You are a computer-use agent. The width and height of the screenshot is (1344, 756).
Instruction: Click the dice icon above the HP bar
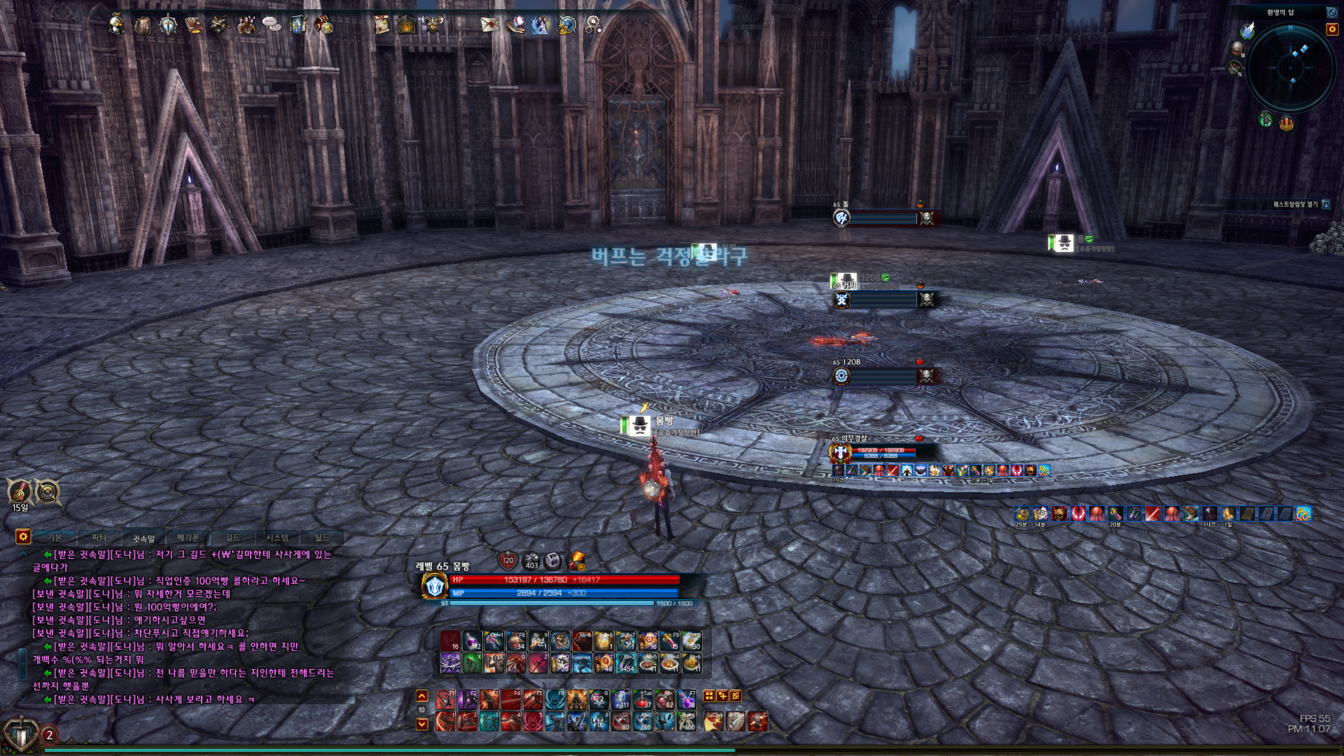553,561
